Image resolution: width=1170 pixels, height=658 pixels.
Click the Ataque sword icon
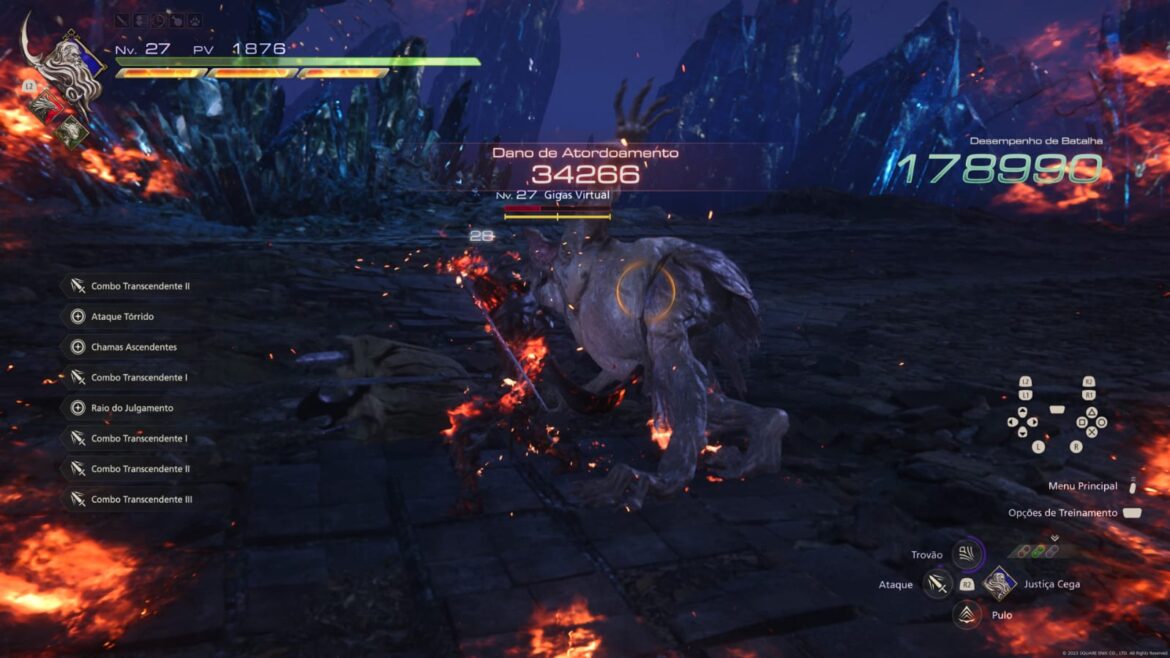click(937, 584)
